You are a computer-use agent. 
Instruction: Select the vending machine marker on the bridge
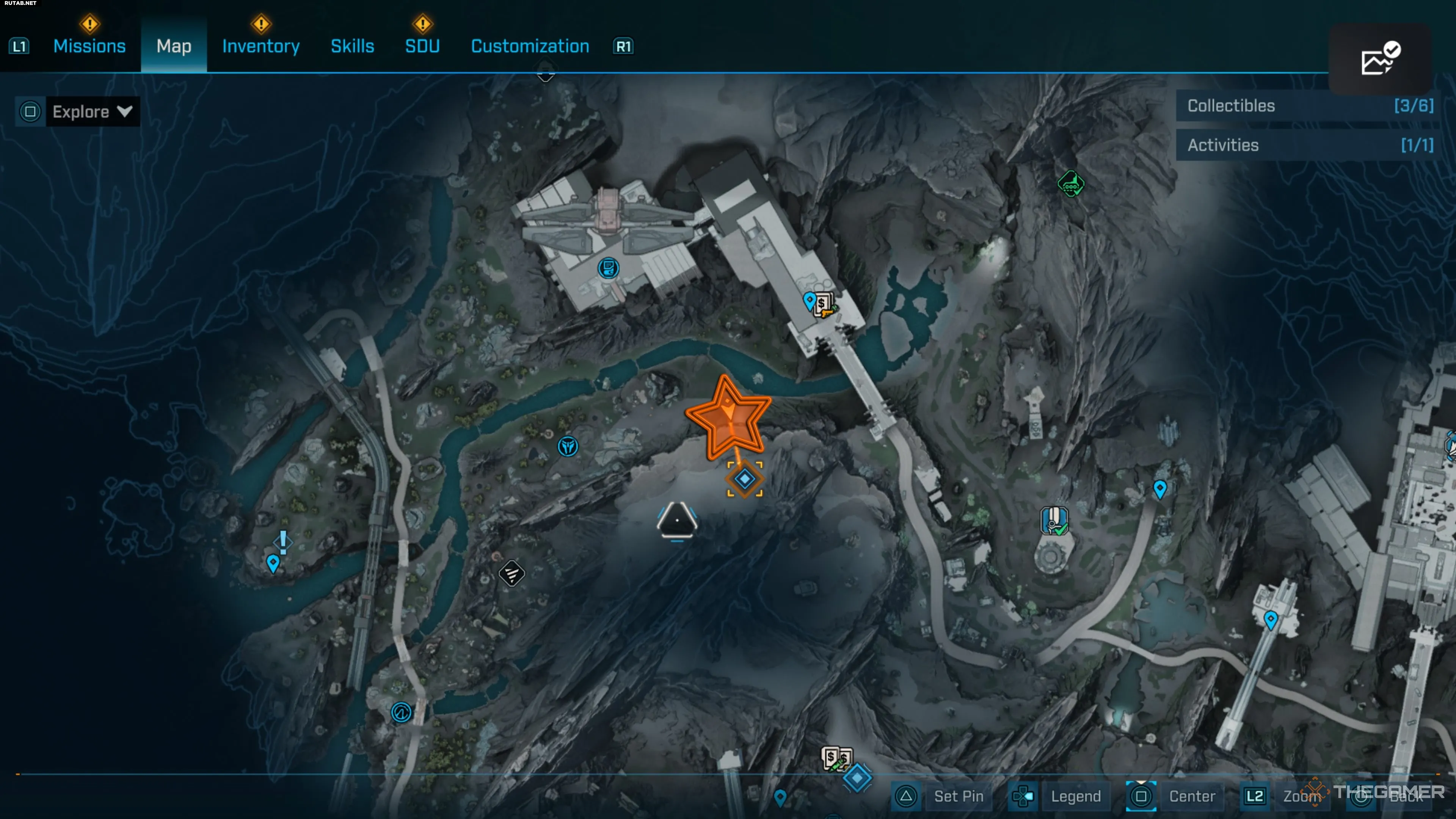point(824,304)
